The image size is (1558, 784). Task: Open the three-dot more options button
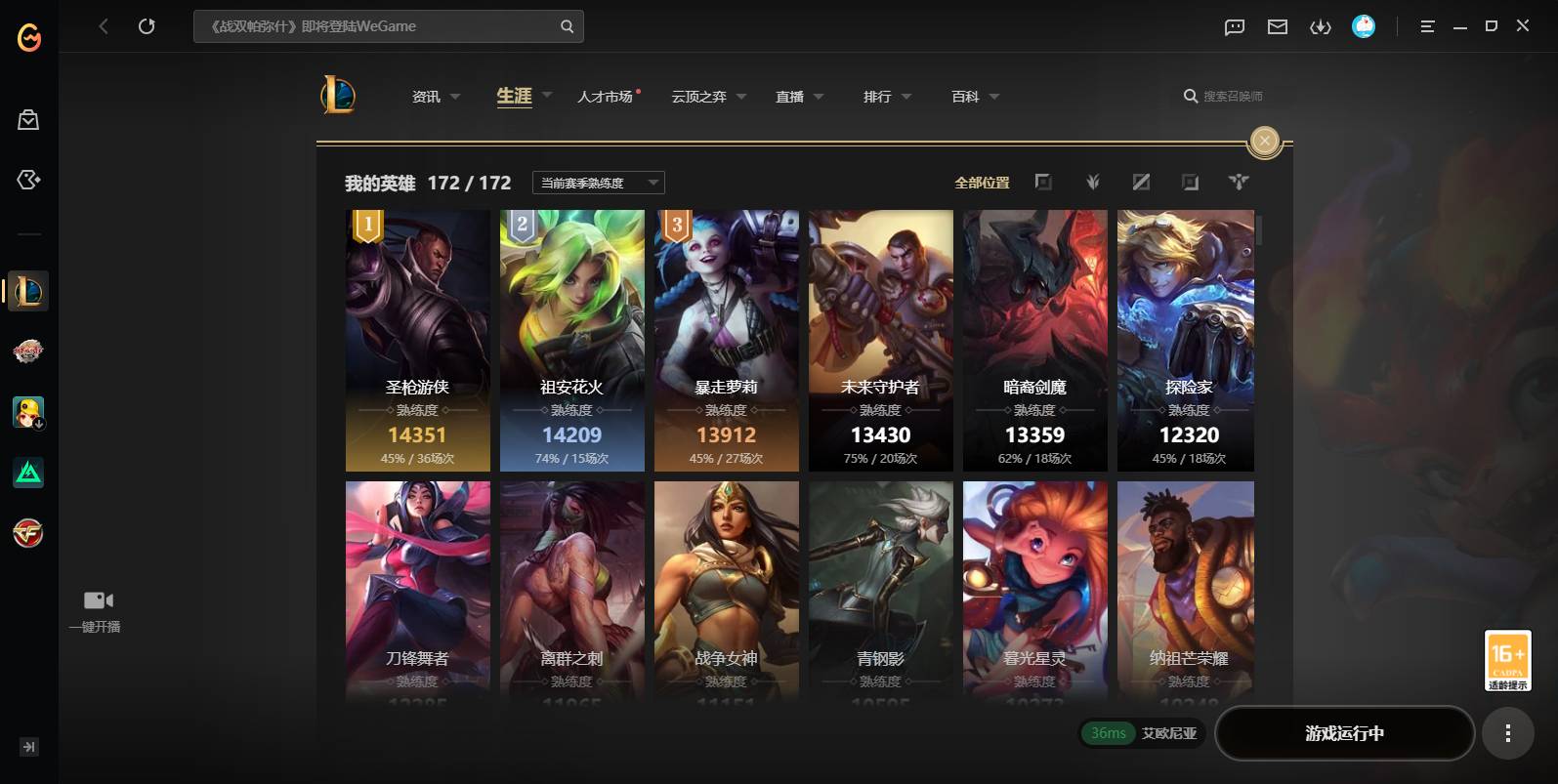pyautogui.click(x=1507, y=733)
